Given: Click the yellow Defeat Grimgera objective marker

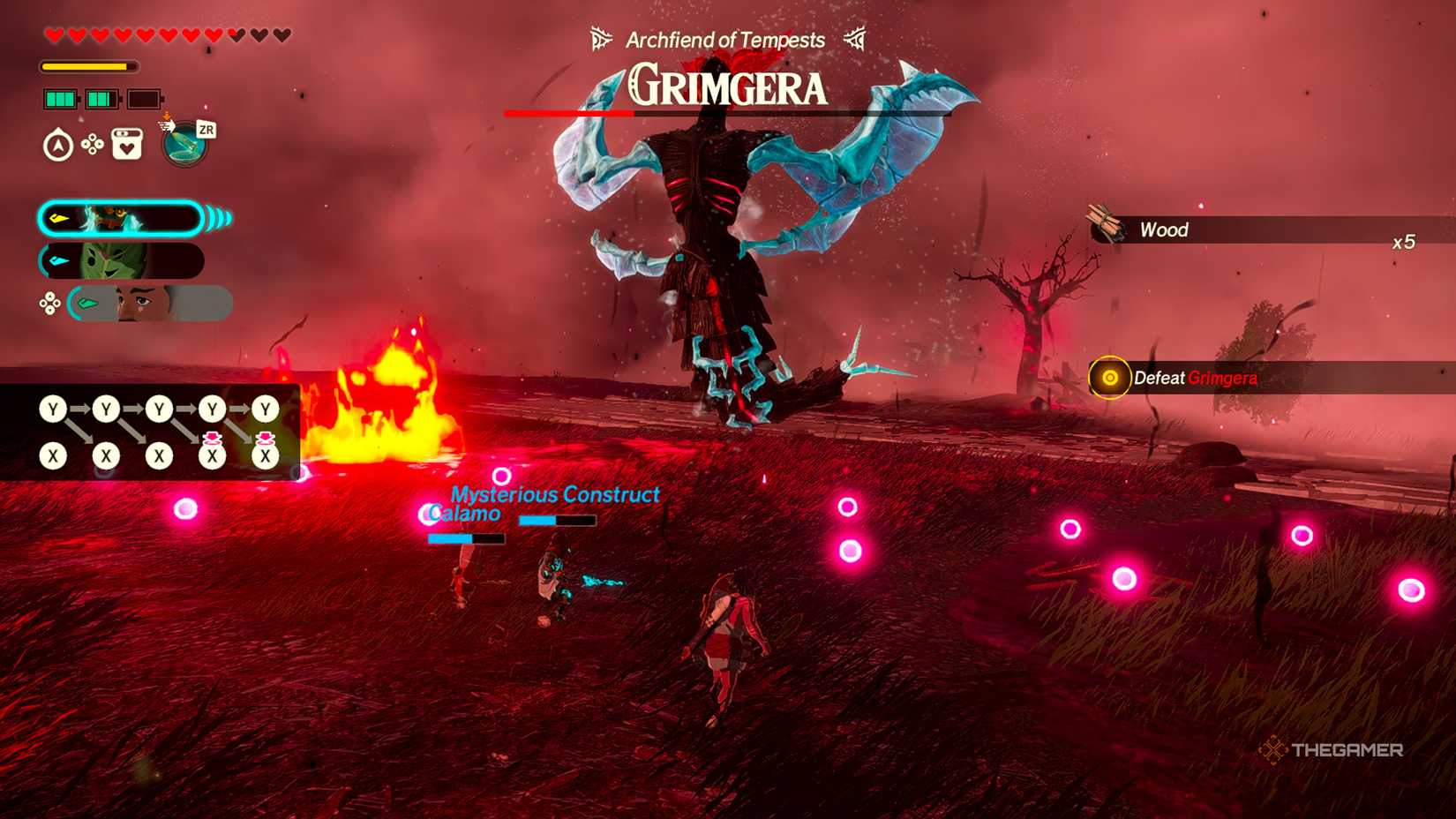Looking at the screenshot, I should coord(1110,377).
